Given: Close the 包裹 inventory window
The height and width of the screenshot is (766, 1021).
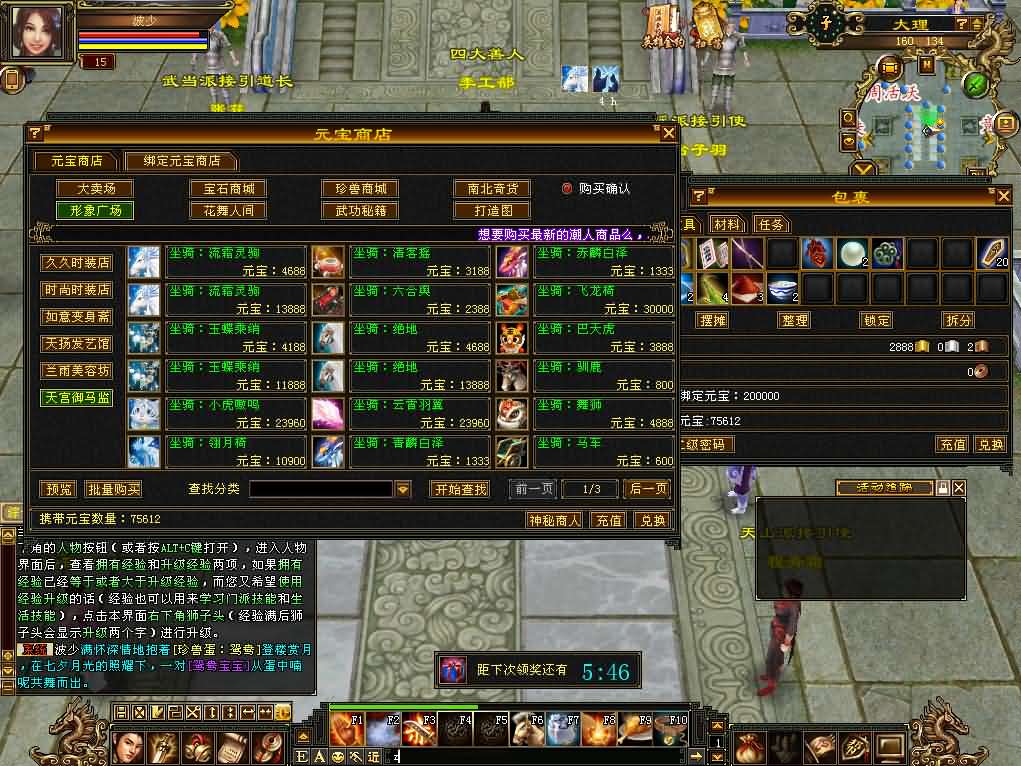Looking at the screenshot, I should pos(1003,196).
